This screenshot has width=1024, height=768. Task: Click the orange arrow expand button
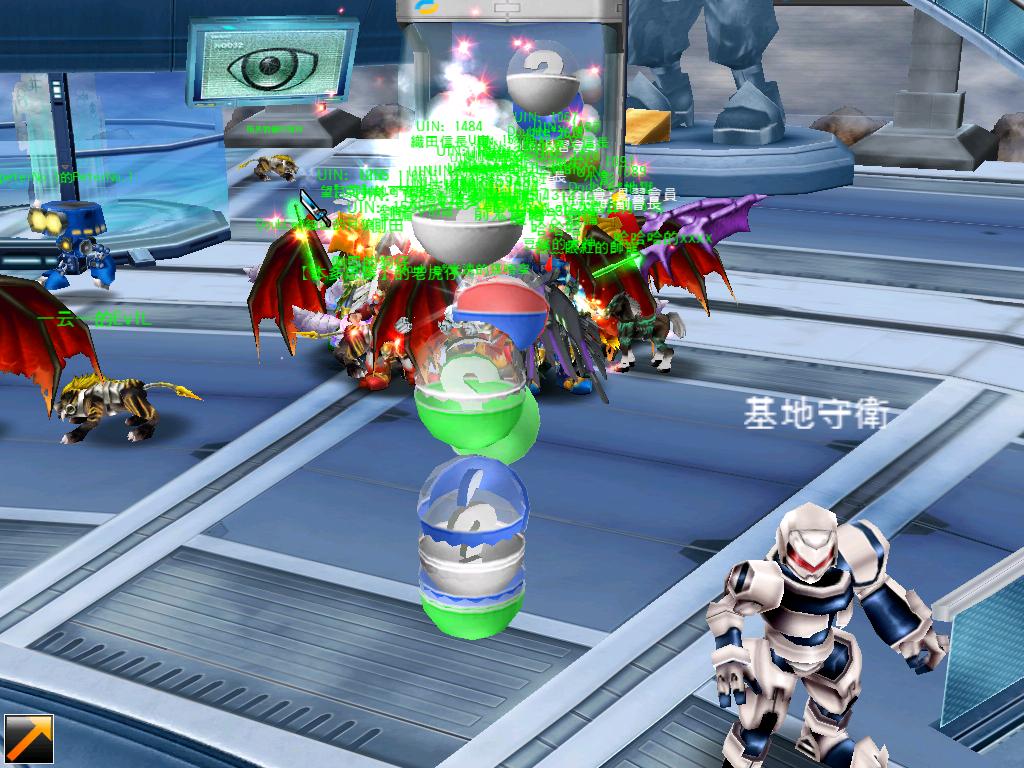coord(28,739)
